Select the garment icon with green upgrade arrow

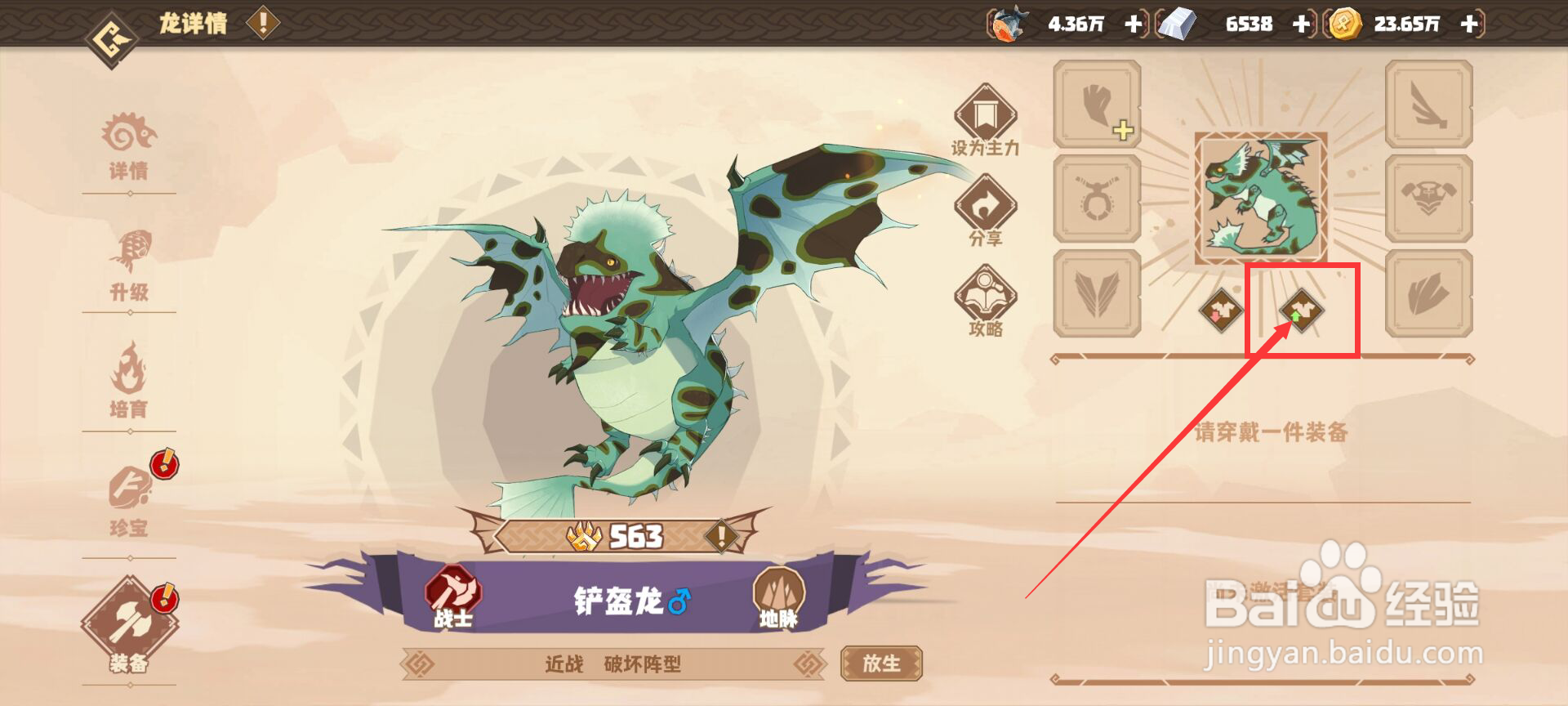coord(1300,311)
